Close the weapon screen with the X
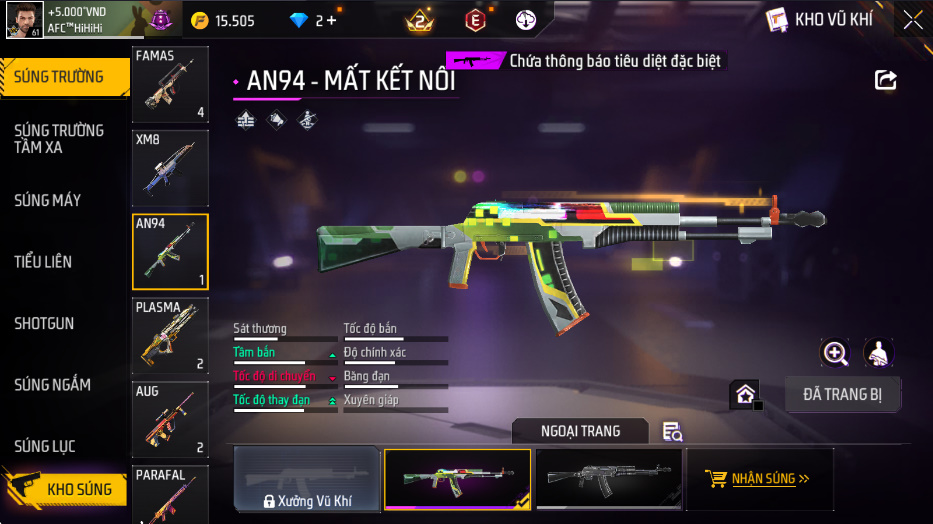Image resolution: width=933 pixels, height=524 pixels. (912, 20)
